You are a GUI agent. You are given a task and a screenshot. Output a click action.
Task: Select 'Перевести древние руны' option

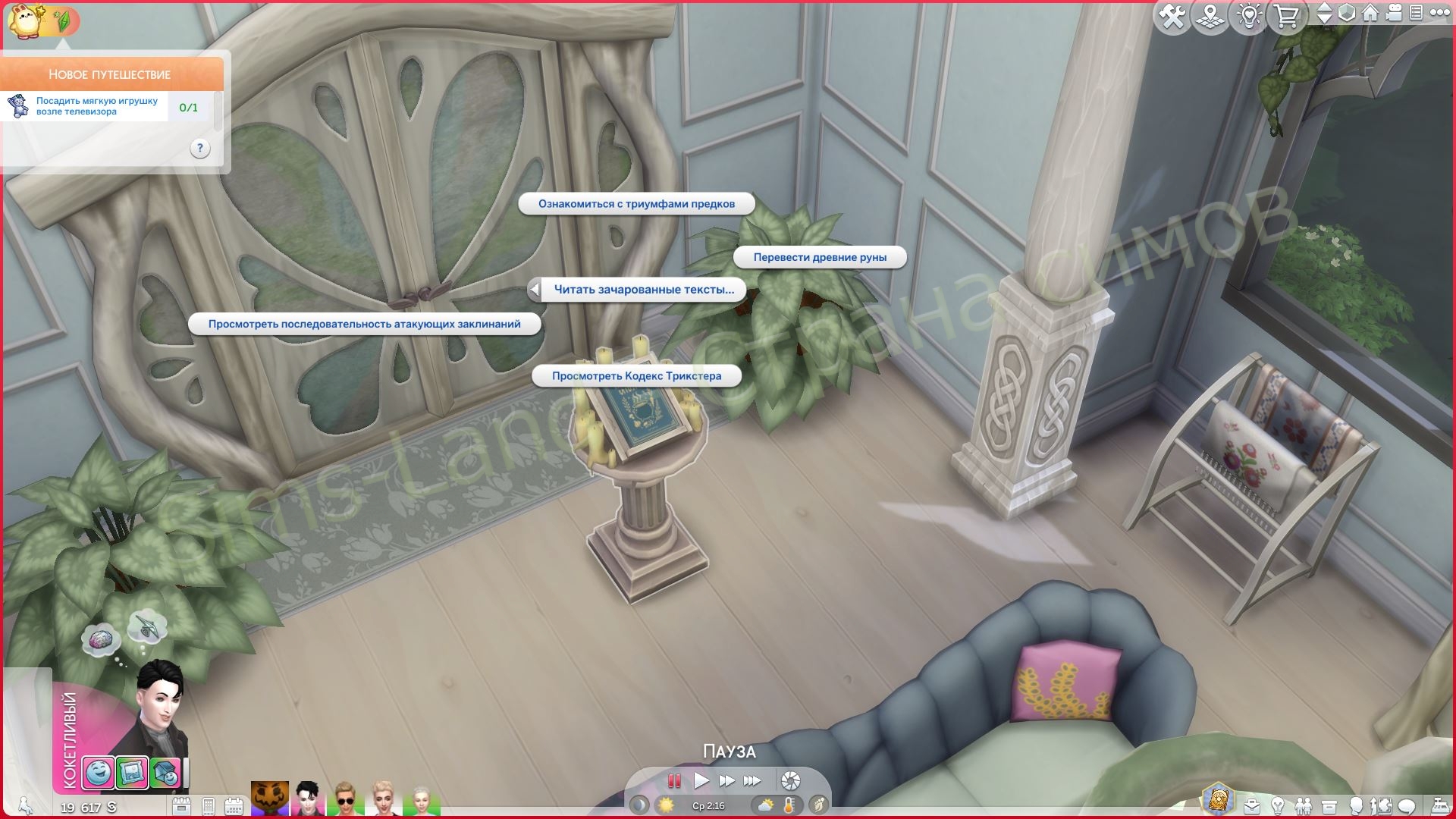[820, 257]
